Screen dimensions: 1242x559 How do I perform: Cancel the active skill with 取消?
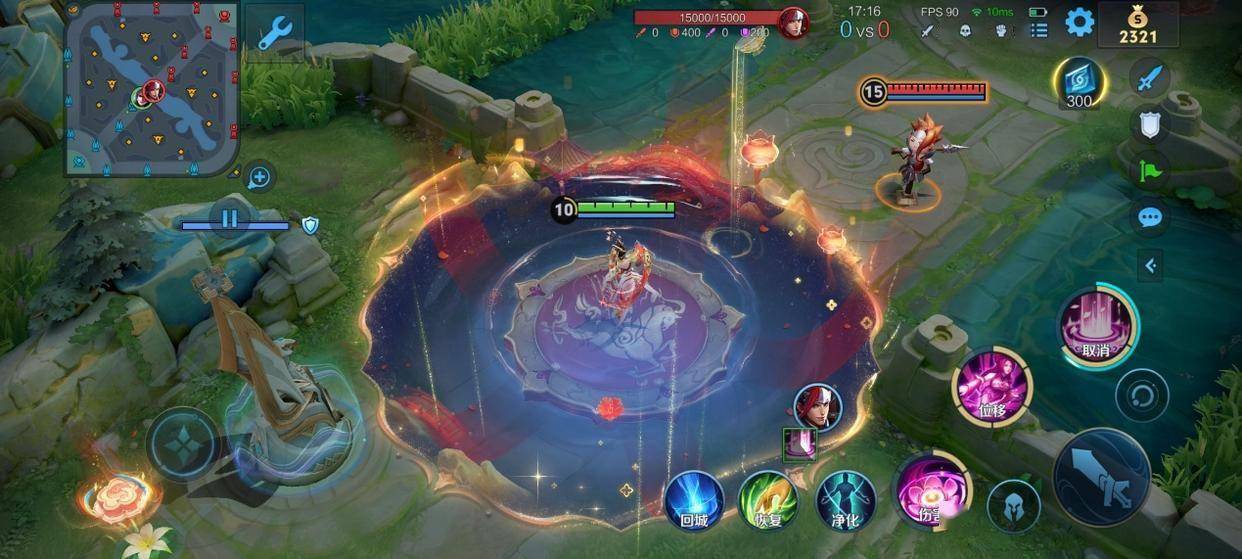[x=1097, y=326]
